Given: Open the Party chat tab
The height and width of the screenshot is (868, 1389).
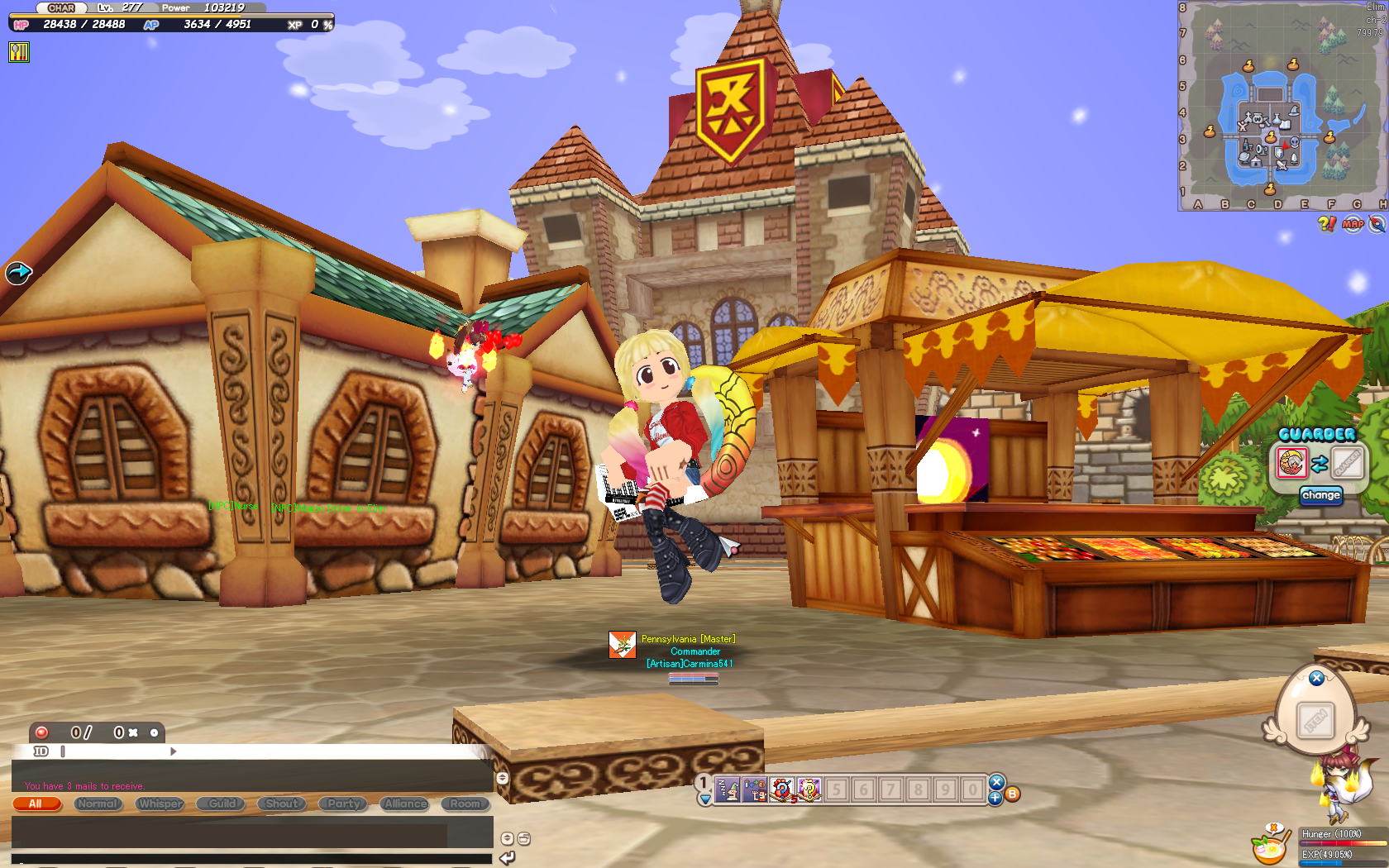Looking at the screenshot, I should [344, 804].
